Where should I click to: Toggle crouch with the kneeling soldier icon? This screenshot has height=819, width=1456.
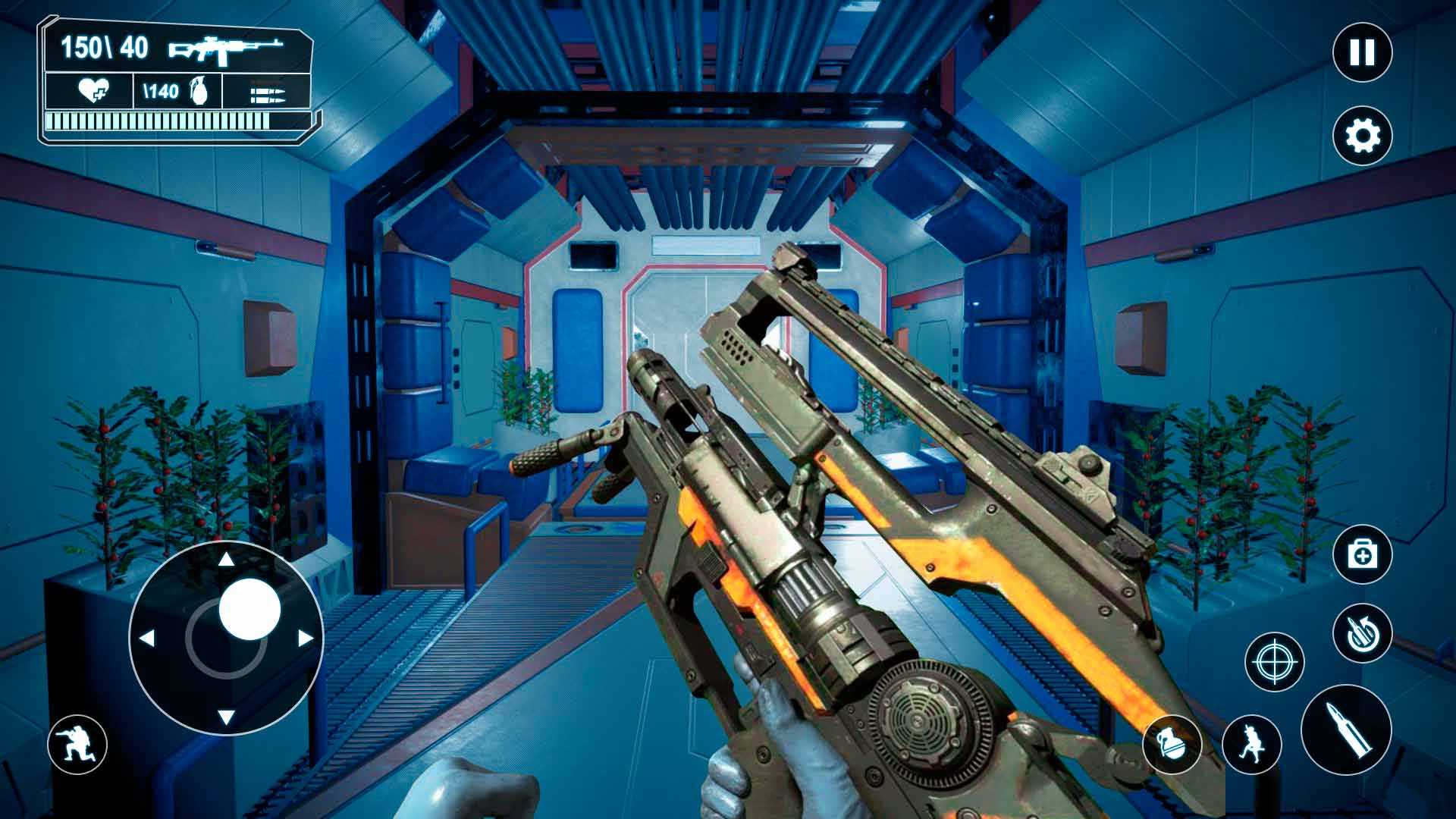click(x=77, y=744)
